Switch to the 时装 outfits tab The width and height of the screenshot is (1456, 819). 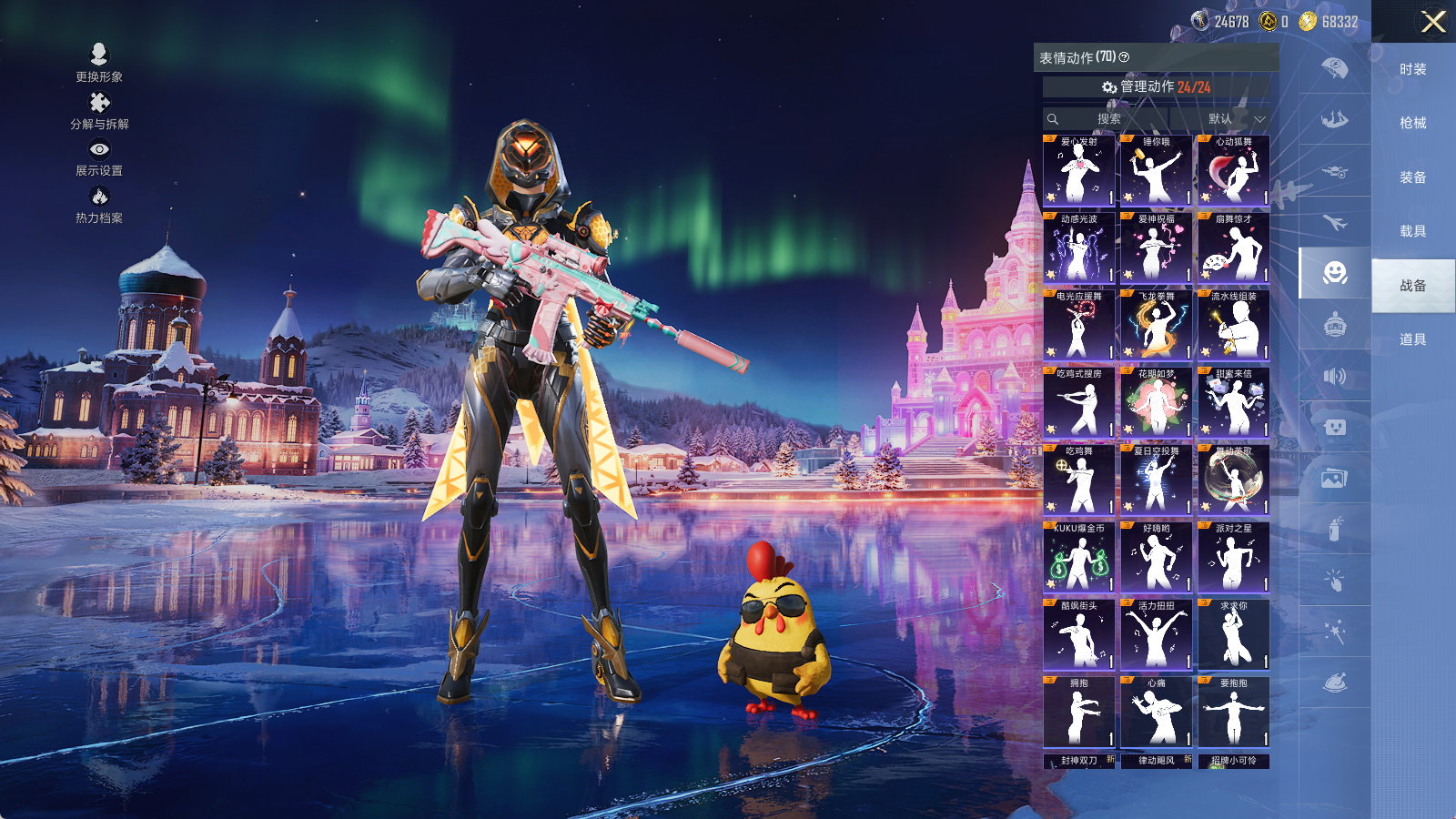1413,69
